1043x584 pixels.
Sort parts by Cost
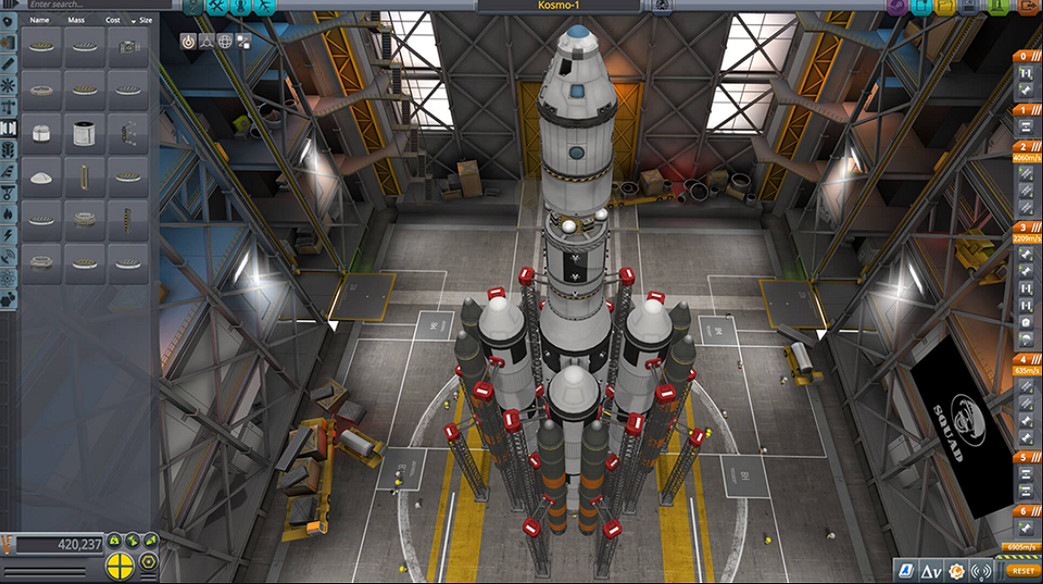[x=113, y=20]
